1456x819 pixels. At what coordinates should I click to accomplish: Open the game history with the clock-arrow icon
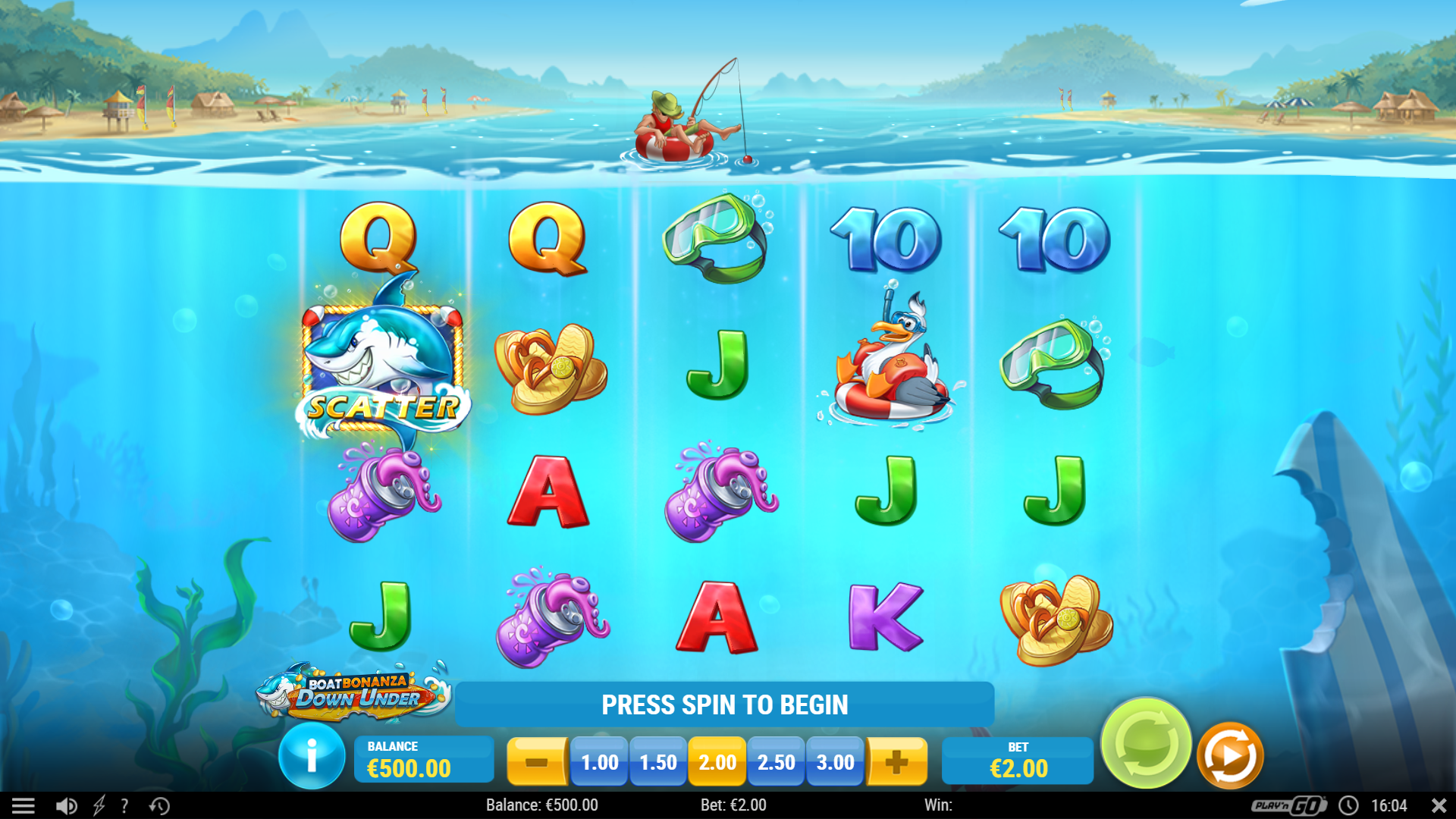158,805
